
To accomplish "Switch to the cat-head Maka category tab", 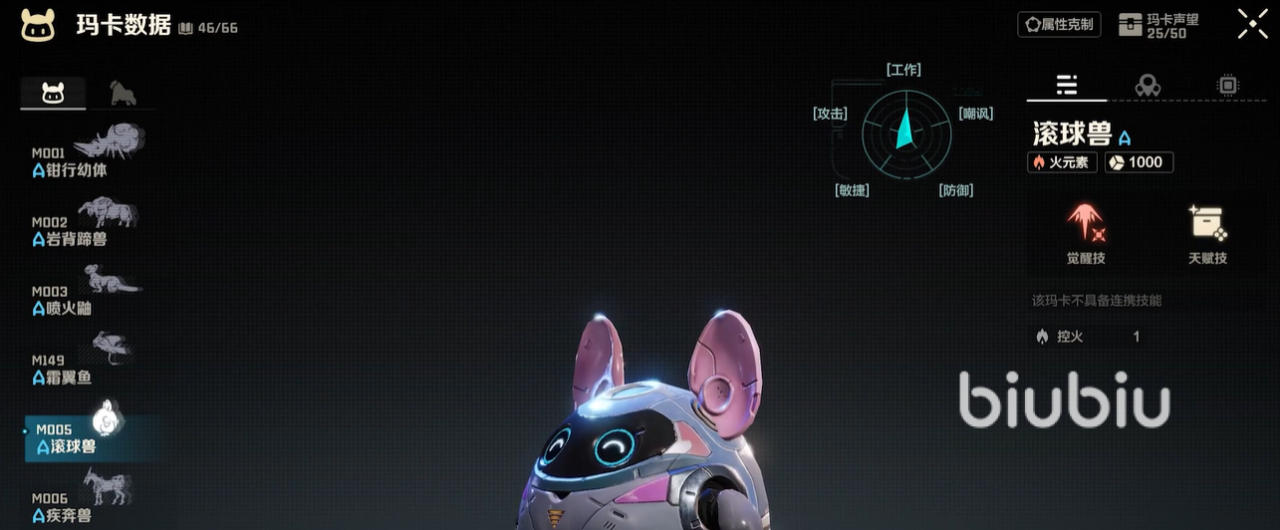I will (53, 94).
